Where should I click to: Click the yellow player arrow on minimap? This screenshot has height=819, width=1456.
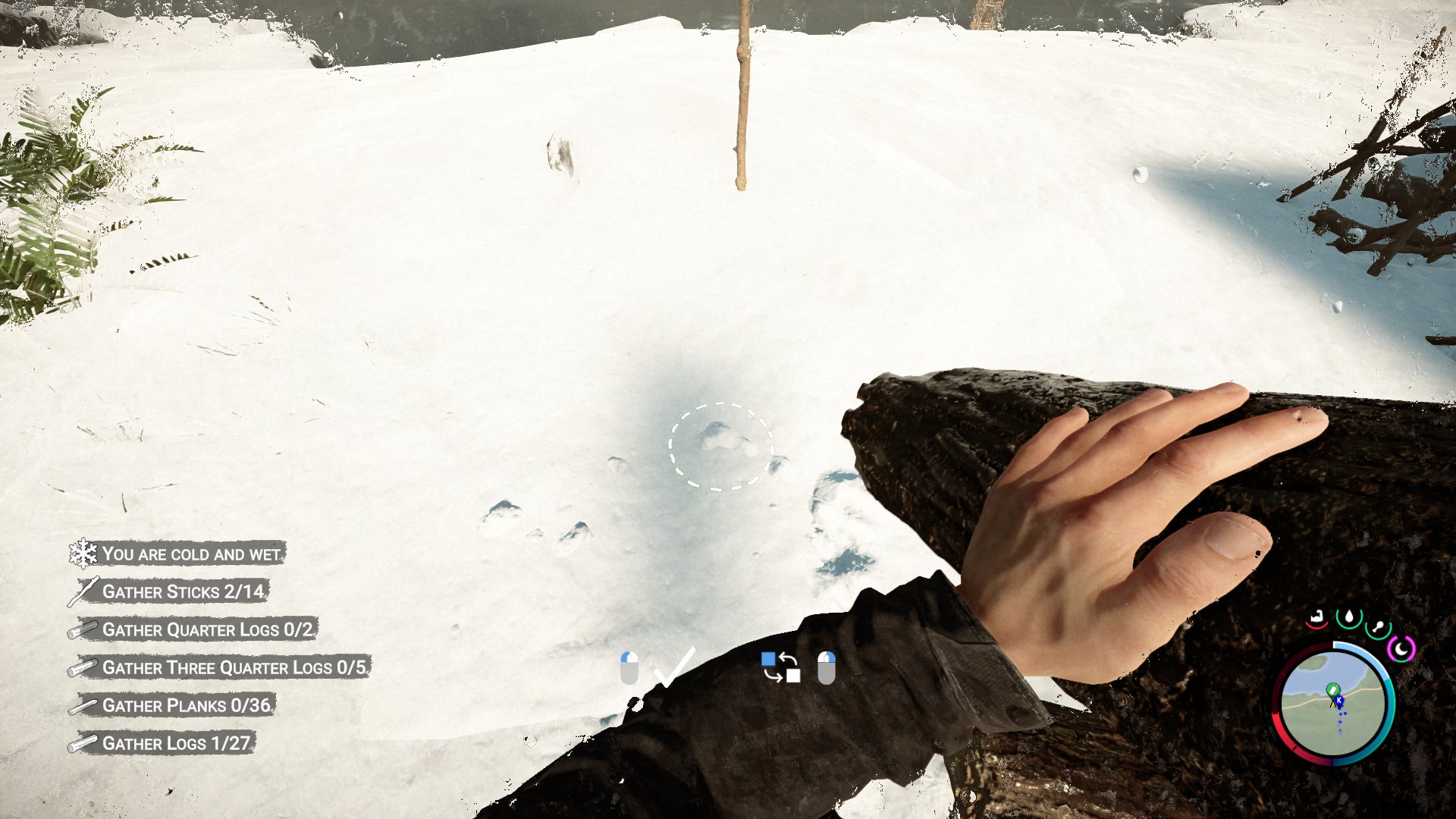point(1332,705)
